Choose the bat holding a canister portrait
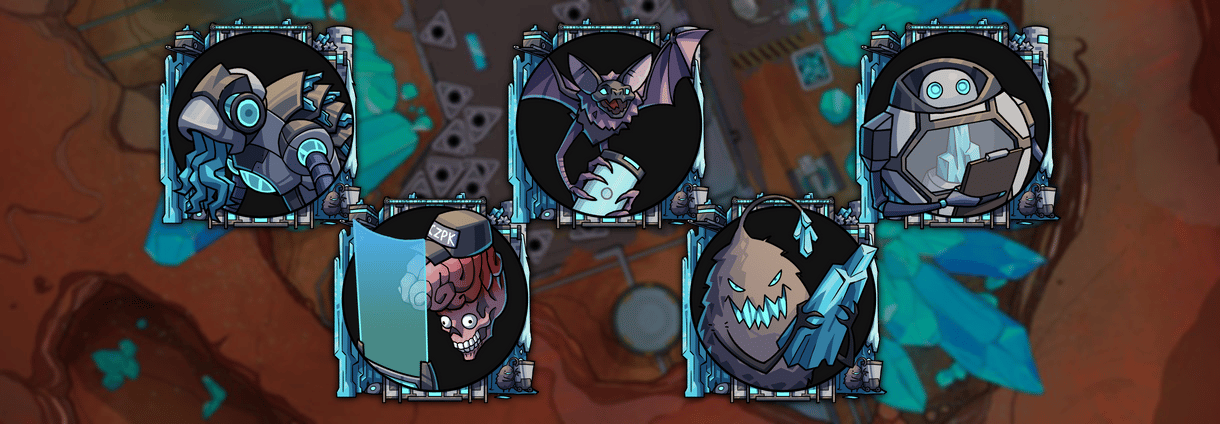 coord(607,124)
